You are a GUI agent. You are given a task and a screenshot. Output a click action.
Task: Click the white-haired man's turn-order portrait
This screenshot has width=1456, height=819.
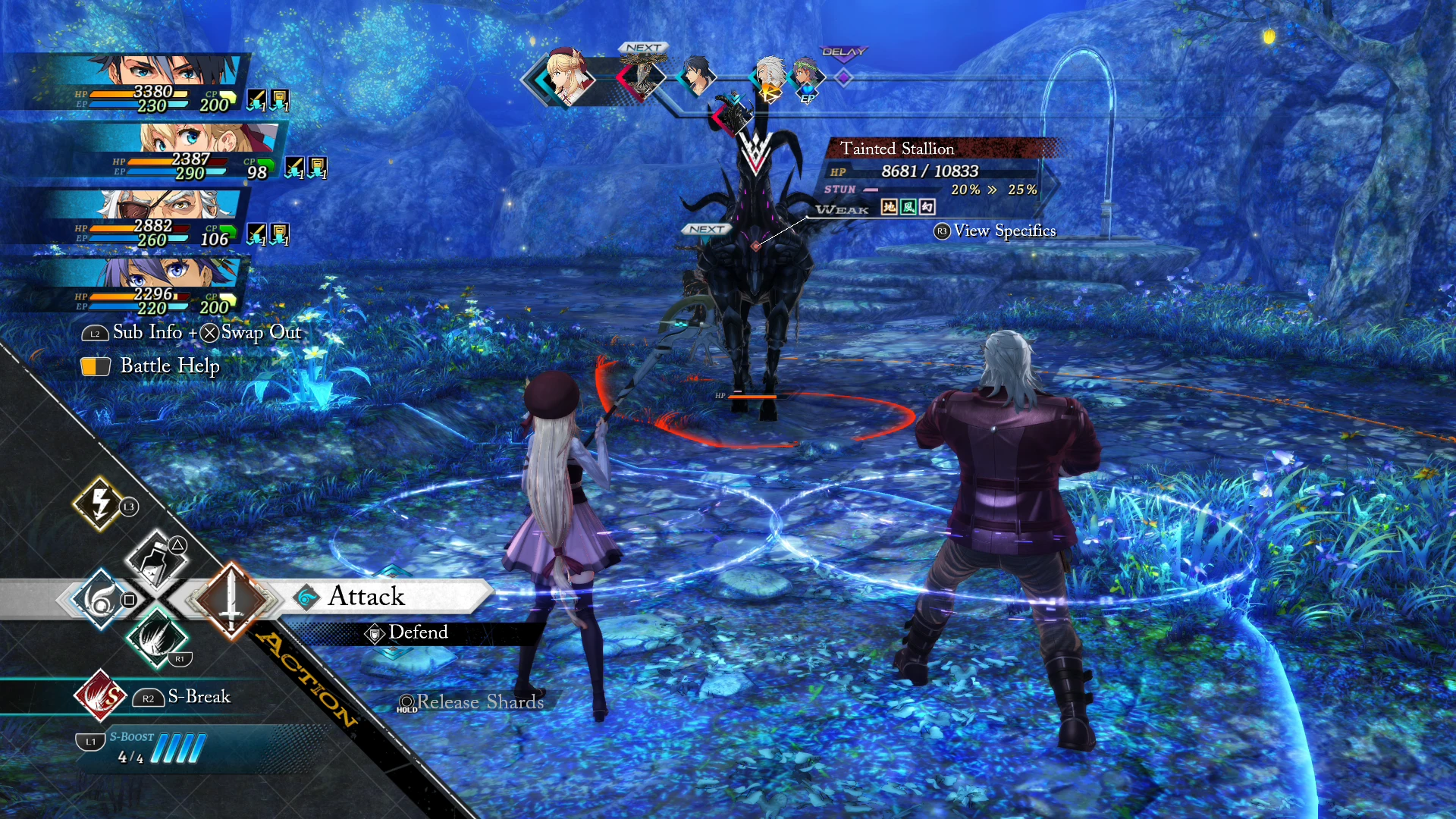coord(769,76)
